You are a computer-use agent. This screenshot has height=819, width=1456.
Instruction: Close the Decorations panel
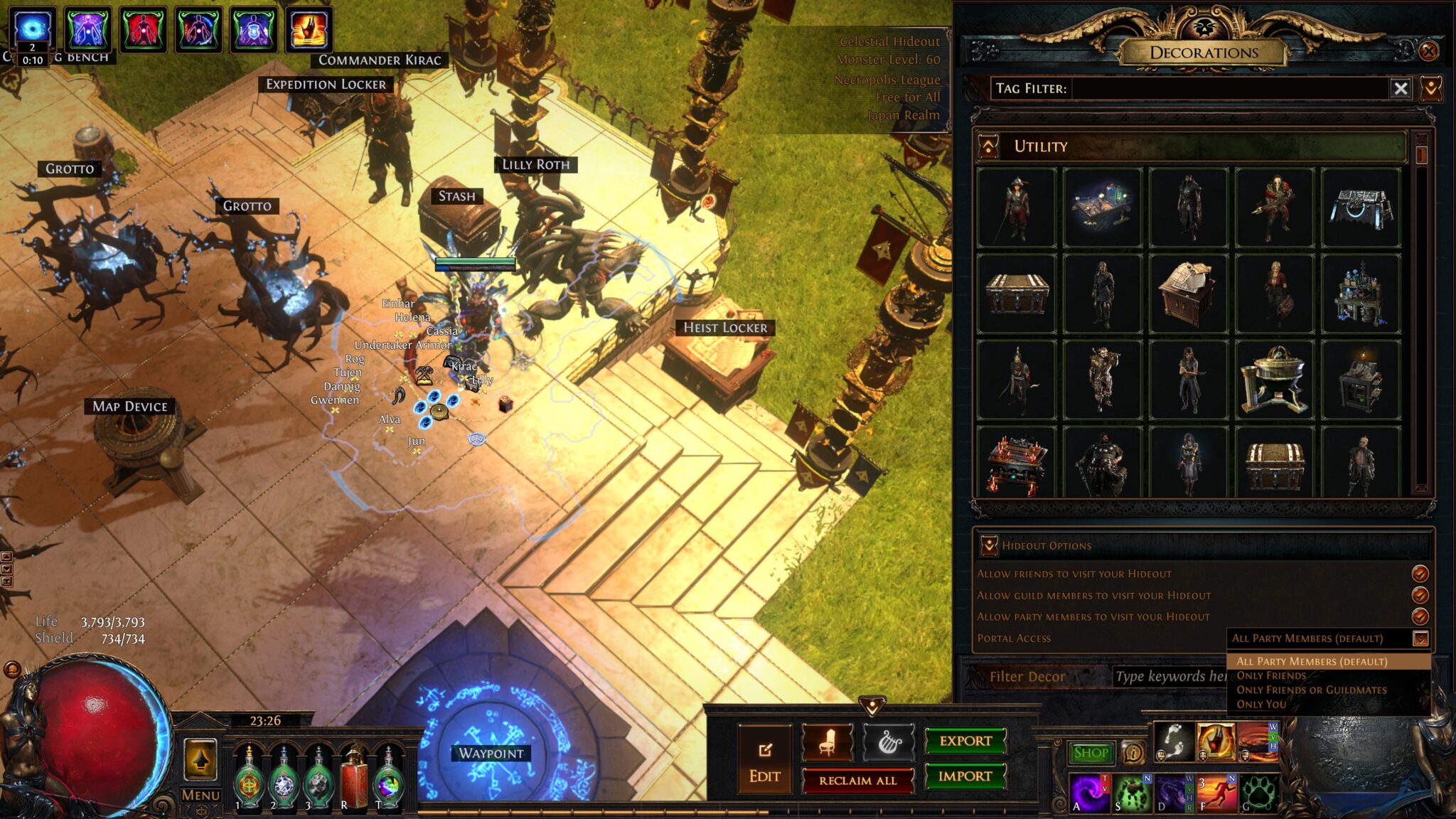[x=1428, y=51]
